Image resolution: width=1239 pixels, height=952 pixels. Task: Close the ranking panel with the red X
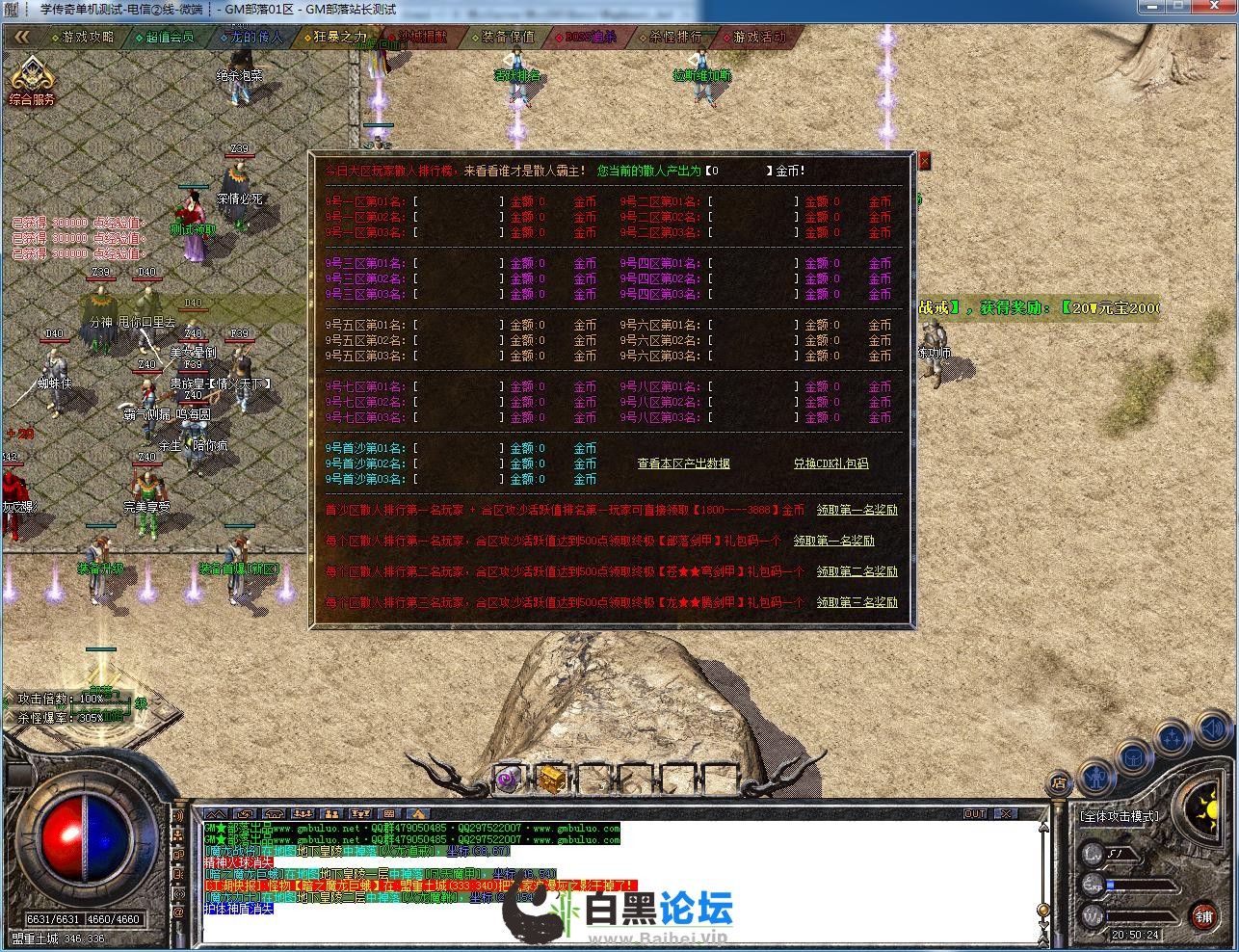click(924, 162)
